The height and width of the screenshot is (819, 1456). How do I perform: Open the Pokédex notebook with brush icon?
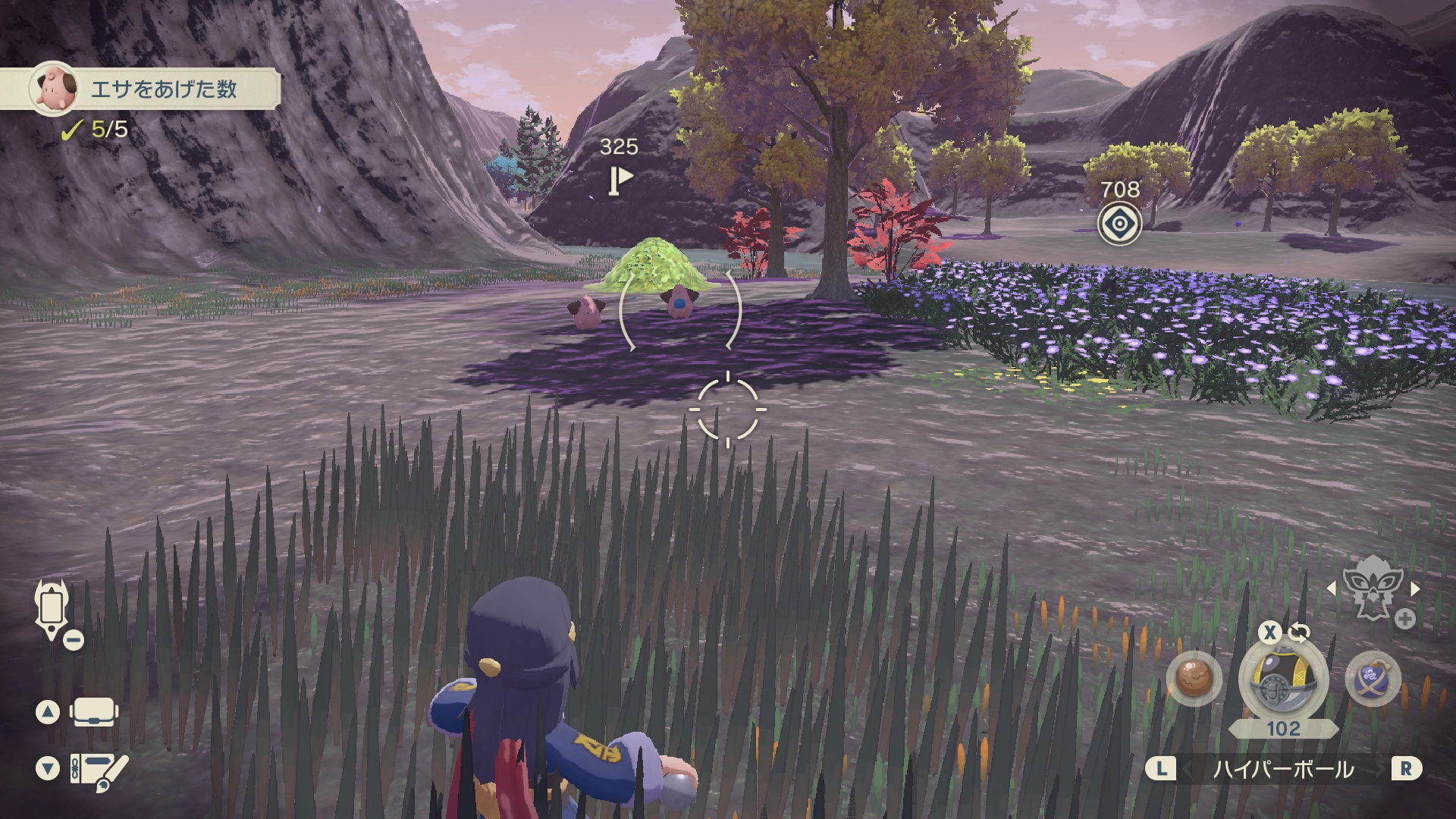99,770
